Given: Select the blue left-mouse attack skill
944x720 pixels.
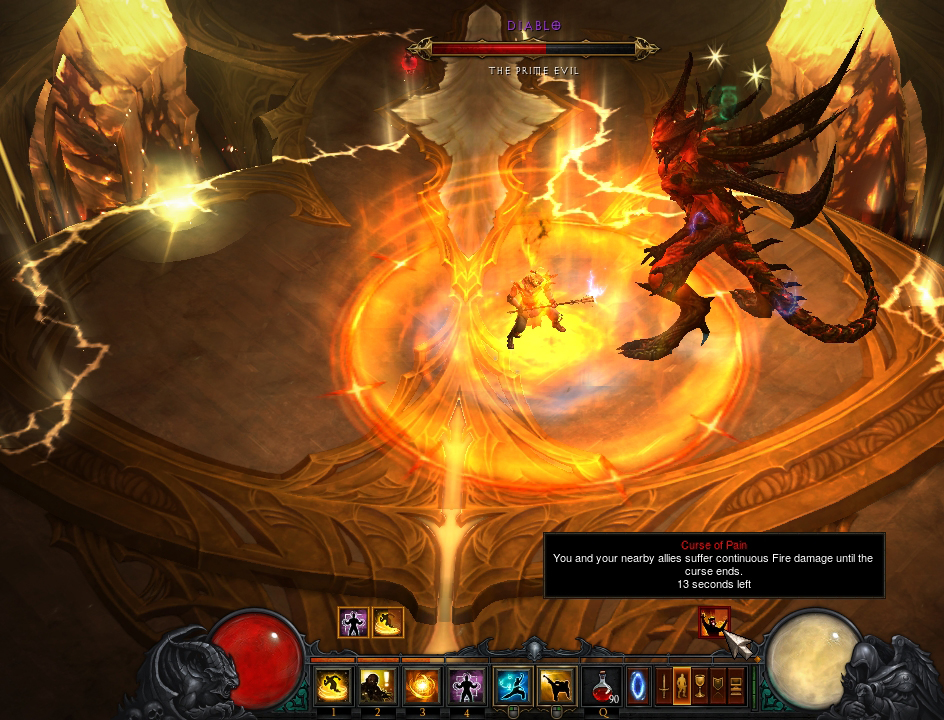Looking at the screenshot, I should tap(513, 685).
